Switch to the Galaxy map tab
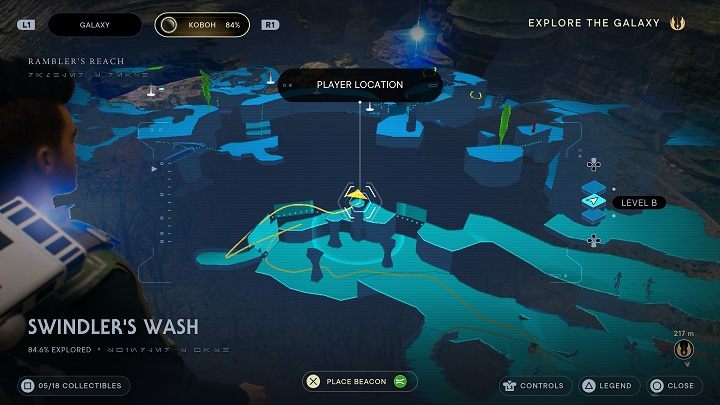This screenshot has height=405, width=720. click(94, 24)
